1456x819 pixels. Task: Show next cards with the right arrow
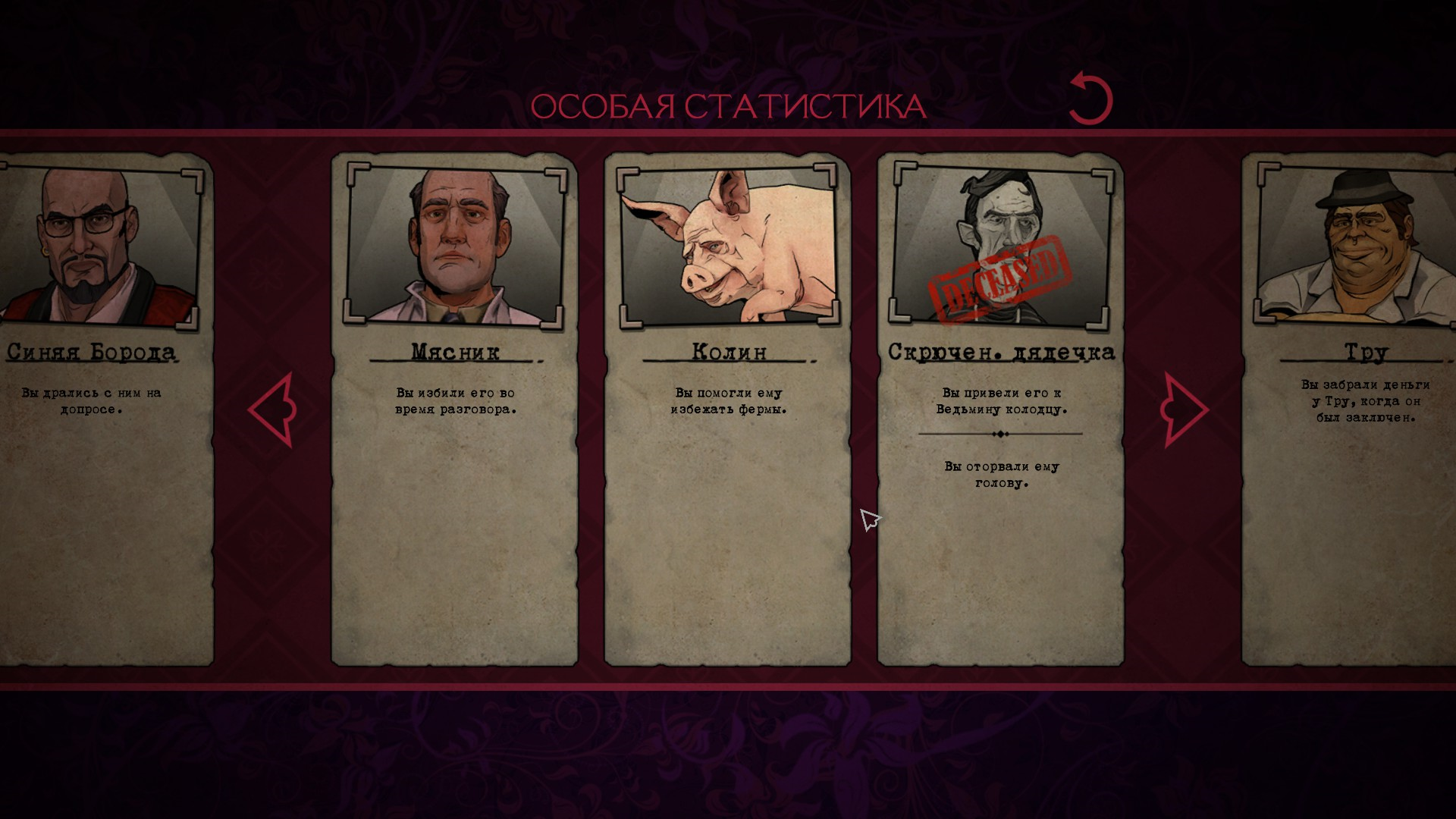pos(1183,409)
